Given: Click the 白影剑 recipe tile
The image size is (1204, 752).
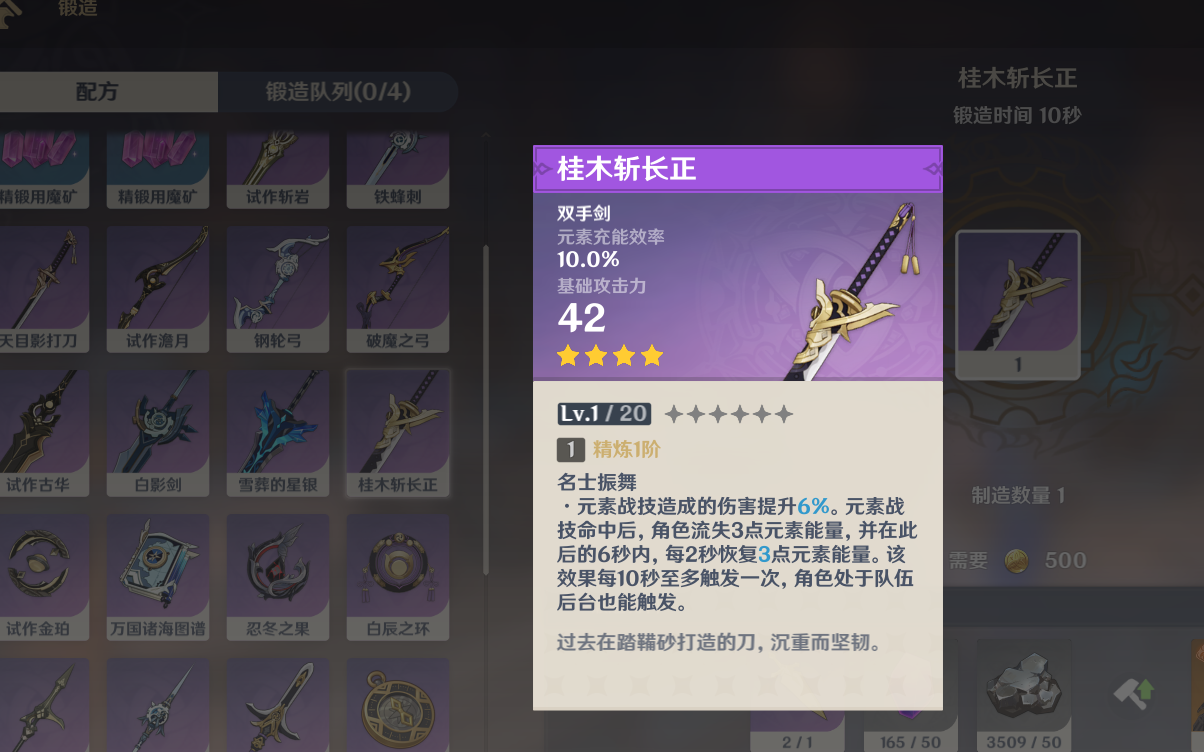Looking at the screenshot, I should (x=158, y=432).
